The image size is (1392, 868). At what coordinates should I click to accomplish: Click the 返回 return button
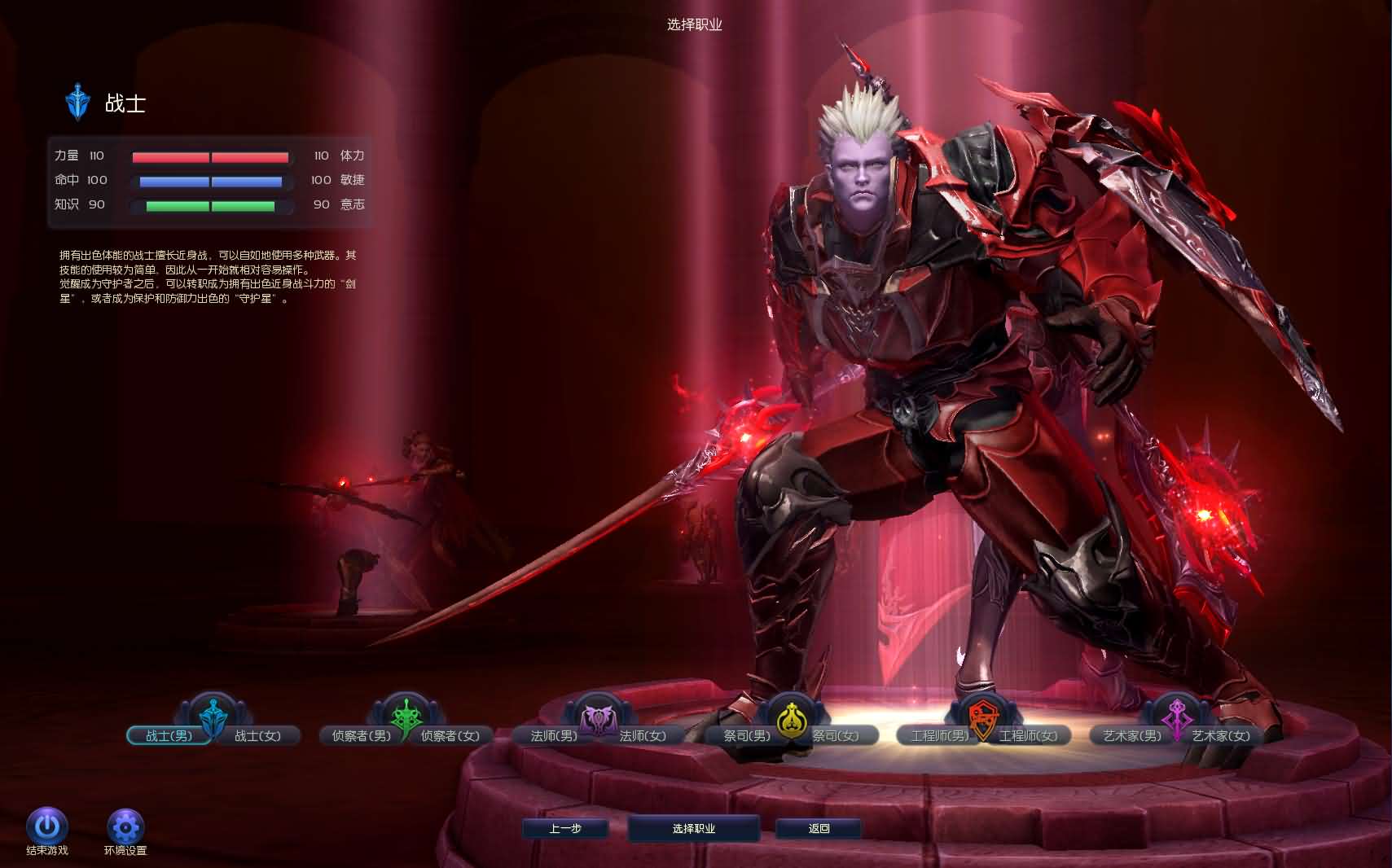[x=819, y=829]
